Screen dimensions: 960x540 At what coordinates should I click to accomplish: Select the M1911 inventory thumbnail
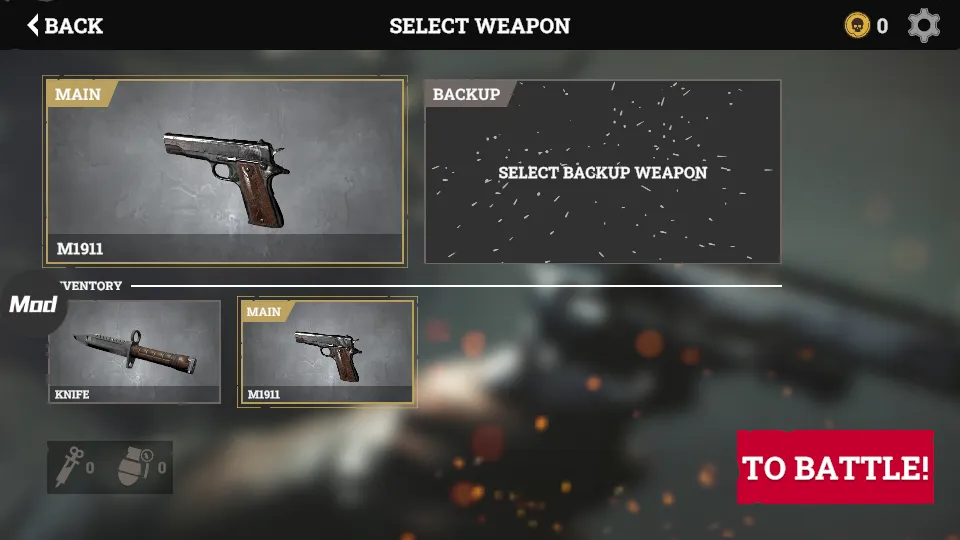pos(327,352)
